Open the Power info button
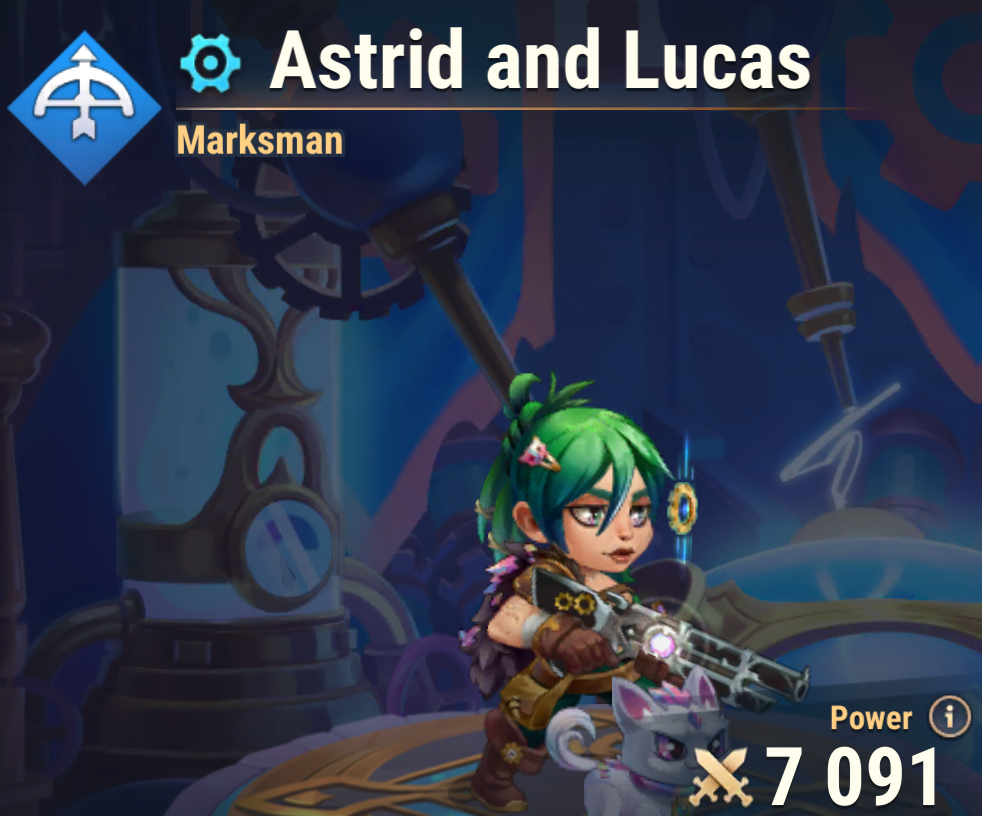This screenshot has height=816, width=982. (x=949, y=716)
